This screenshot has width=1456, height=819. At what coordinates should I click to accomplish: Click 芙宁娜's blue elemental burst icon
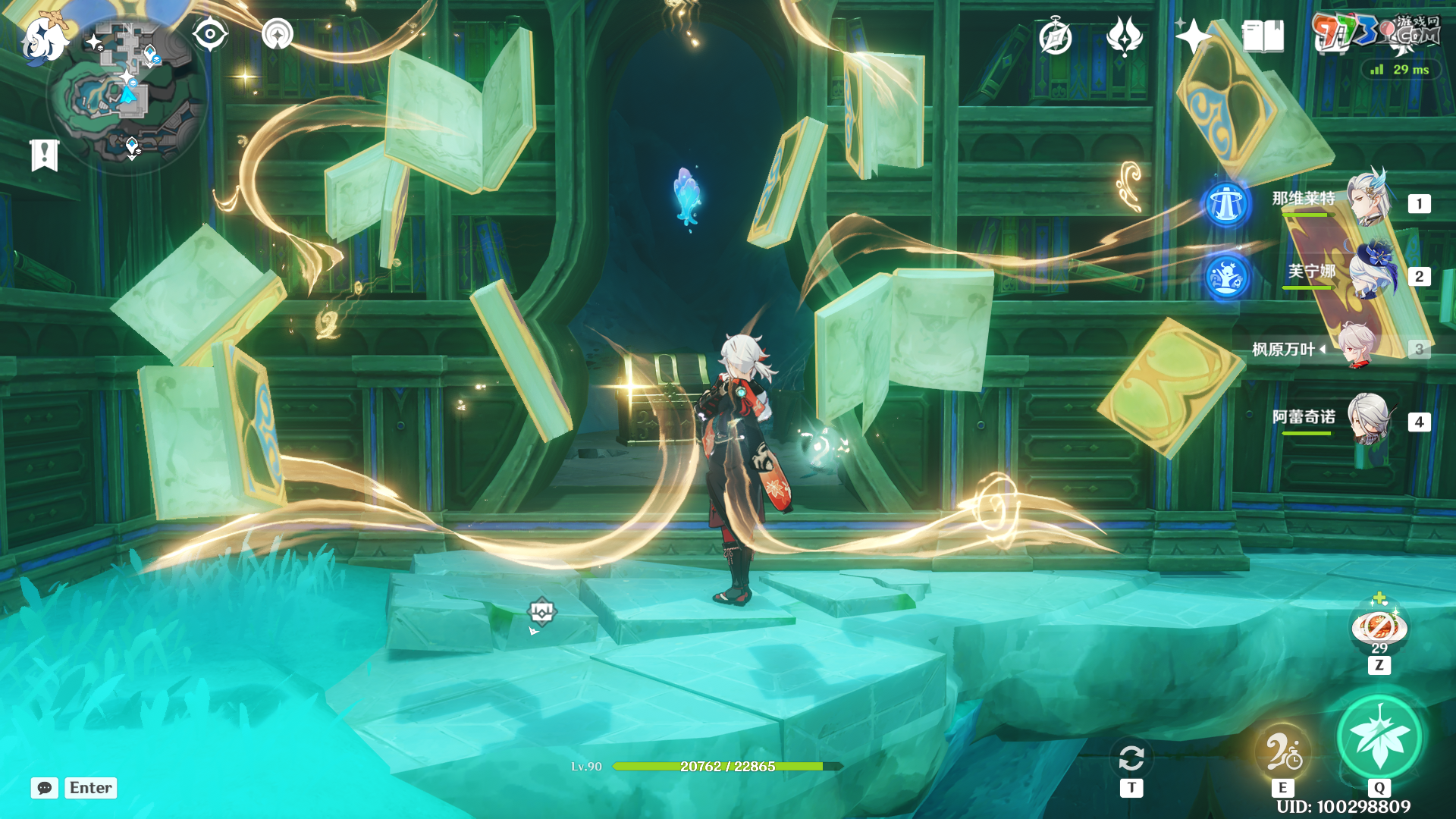click(1226, 277)
